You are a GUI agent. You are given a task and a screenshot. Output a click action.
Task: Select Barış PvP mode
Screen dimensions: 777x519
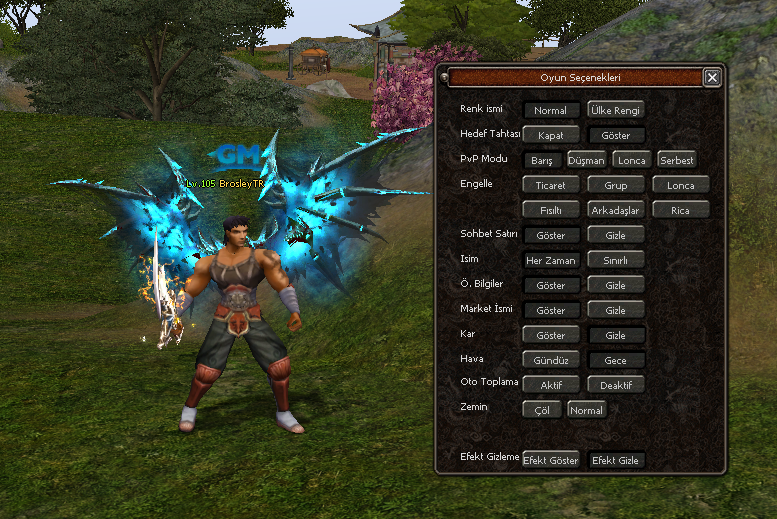[543, 159]
